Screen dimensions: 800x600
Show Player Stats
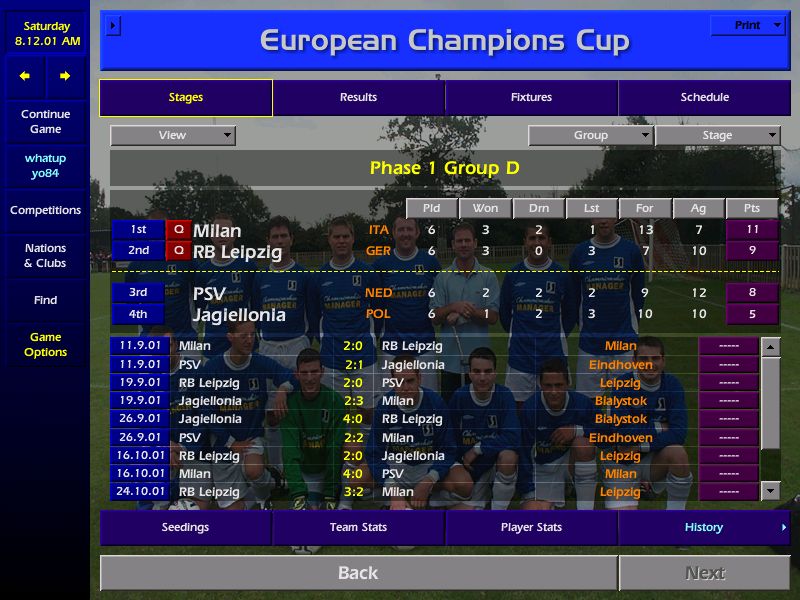tap(531, 527)
